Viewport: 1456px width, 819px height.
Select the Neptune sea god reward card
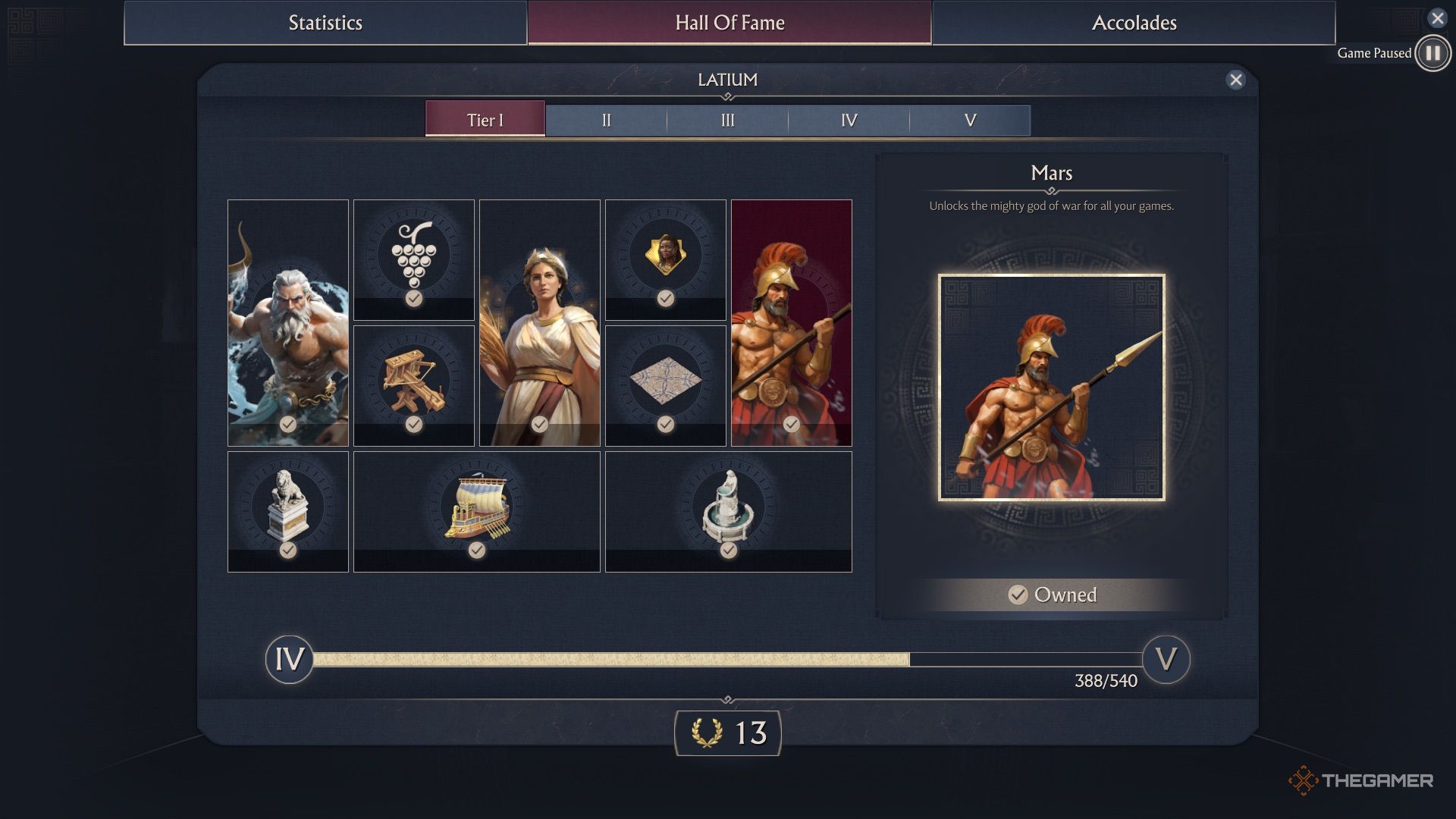pos(288,322)
